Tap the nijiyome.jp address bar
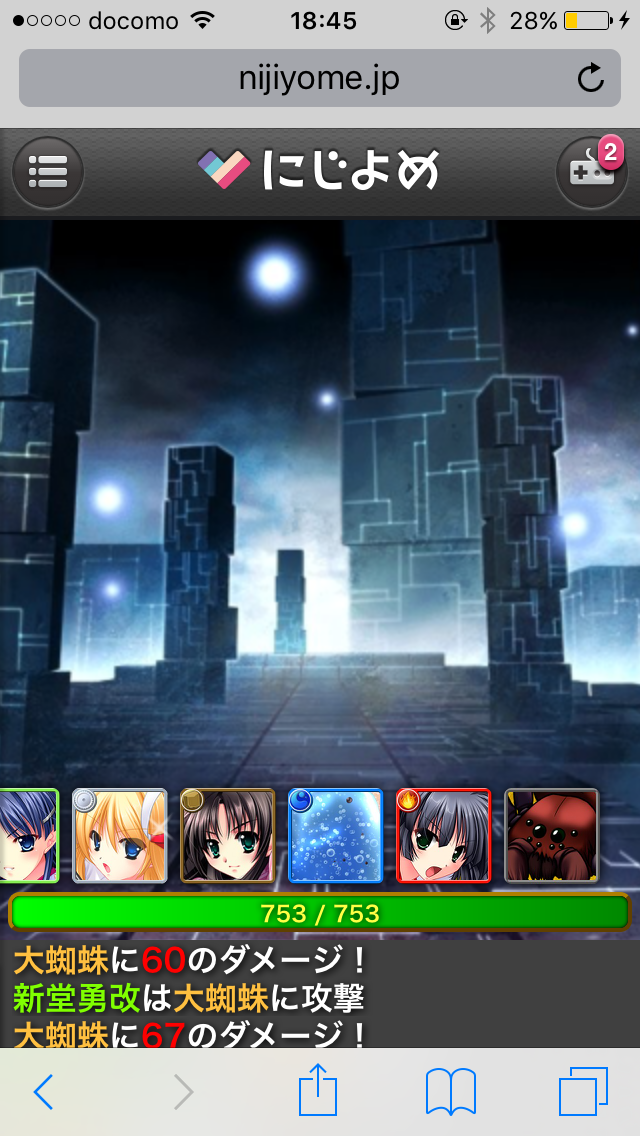This screenshot has width=640, height=1136. (300, 78)
